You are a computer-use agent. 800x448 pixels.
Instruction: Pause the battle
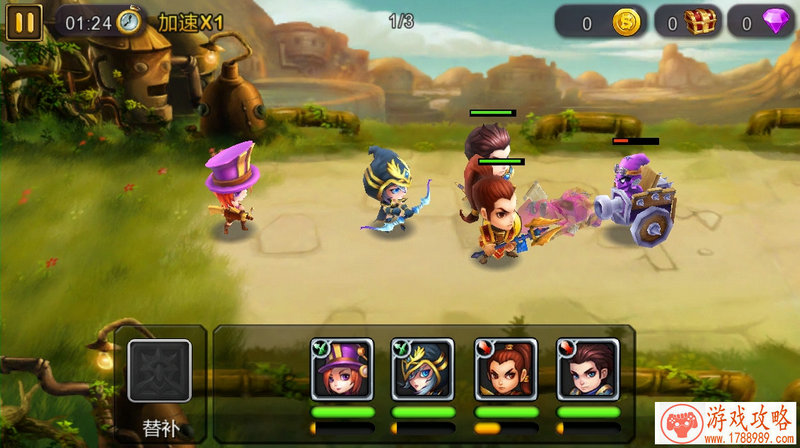point(24,22)
